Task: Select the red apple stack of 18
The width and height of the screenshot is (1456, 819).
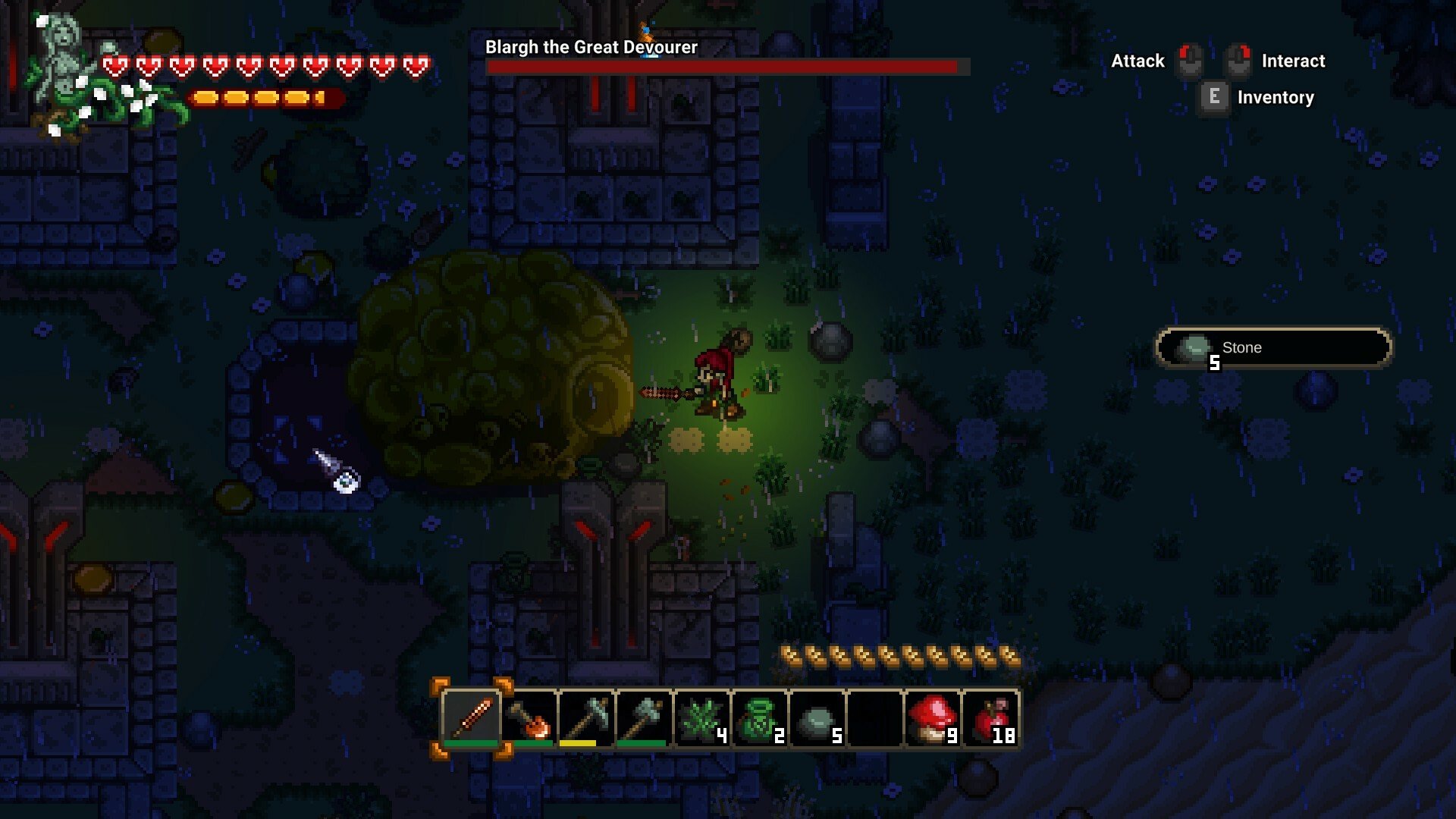Action: tap(990, 717)
